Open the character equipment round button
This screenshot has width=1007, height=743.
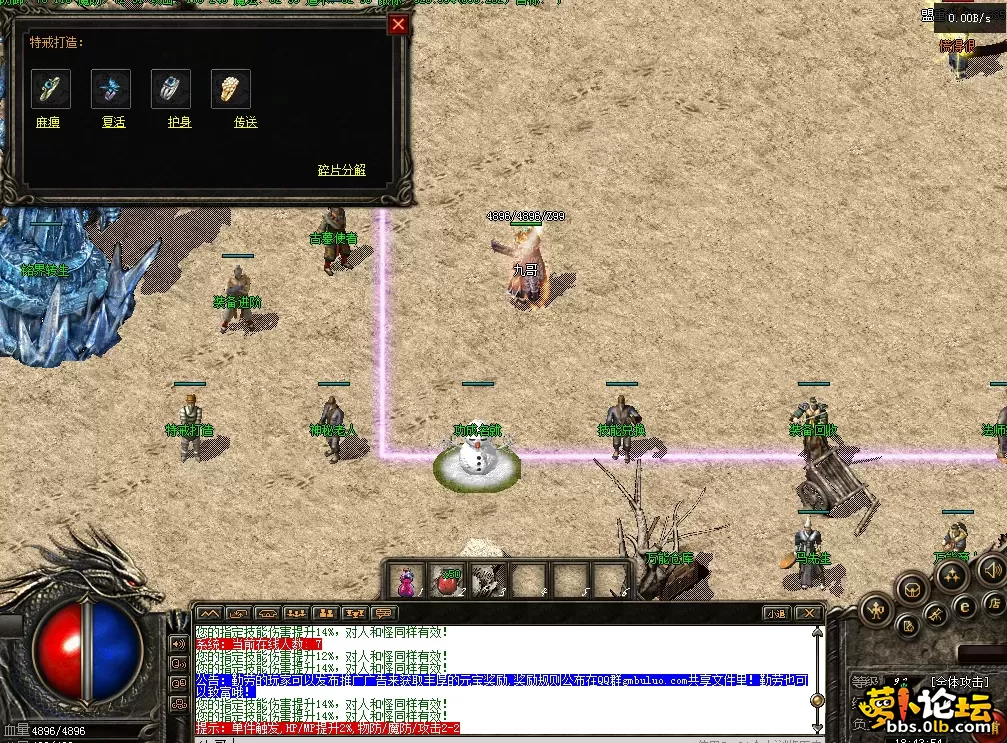tap(875, 608)
